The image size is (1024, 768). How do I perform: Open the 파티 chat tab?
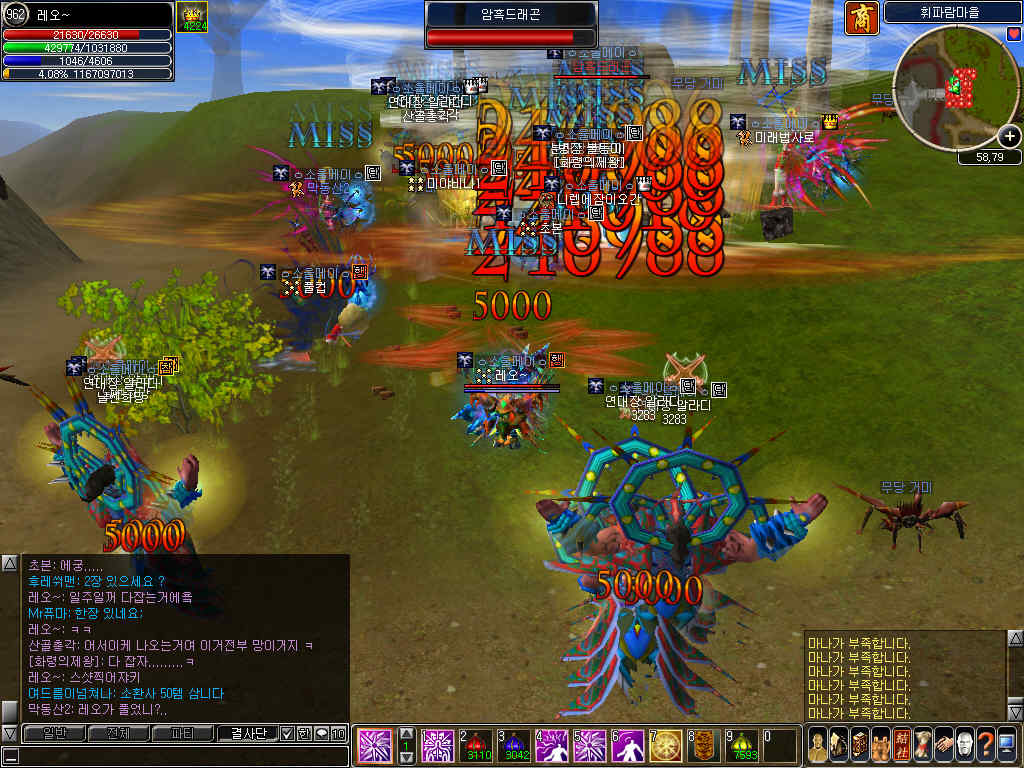tap(183, 733)
